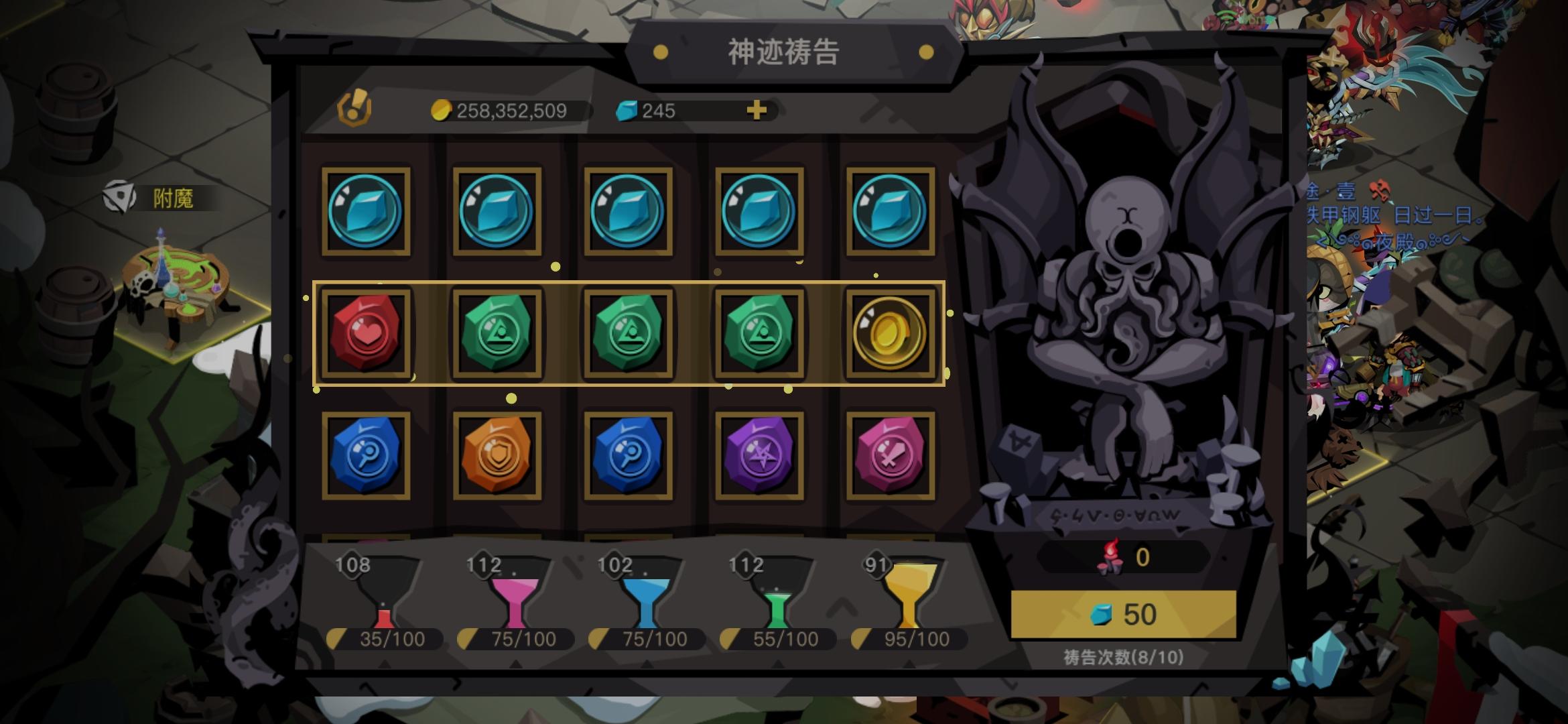Select the blue magnifier rune in bottom row

368,455
